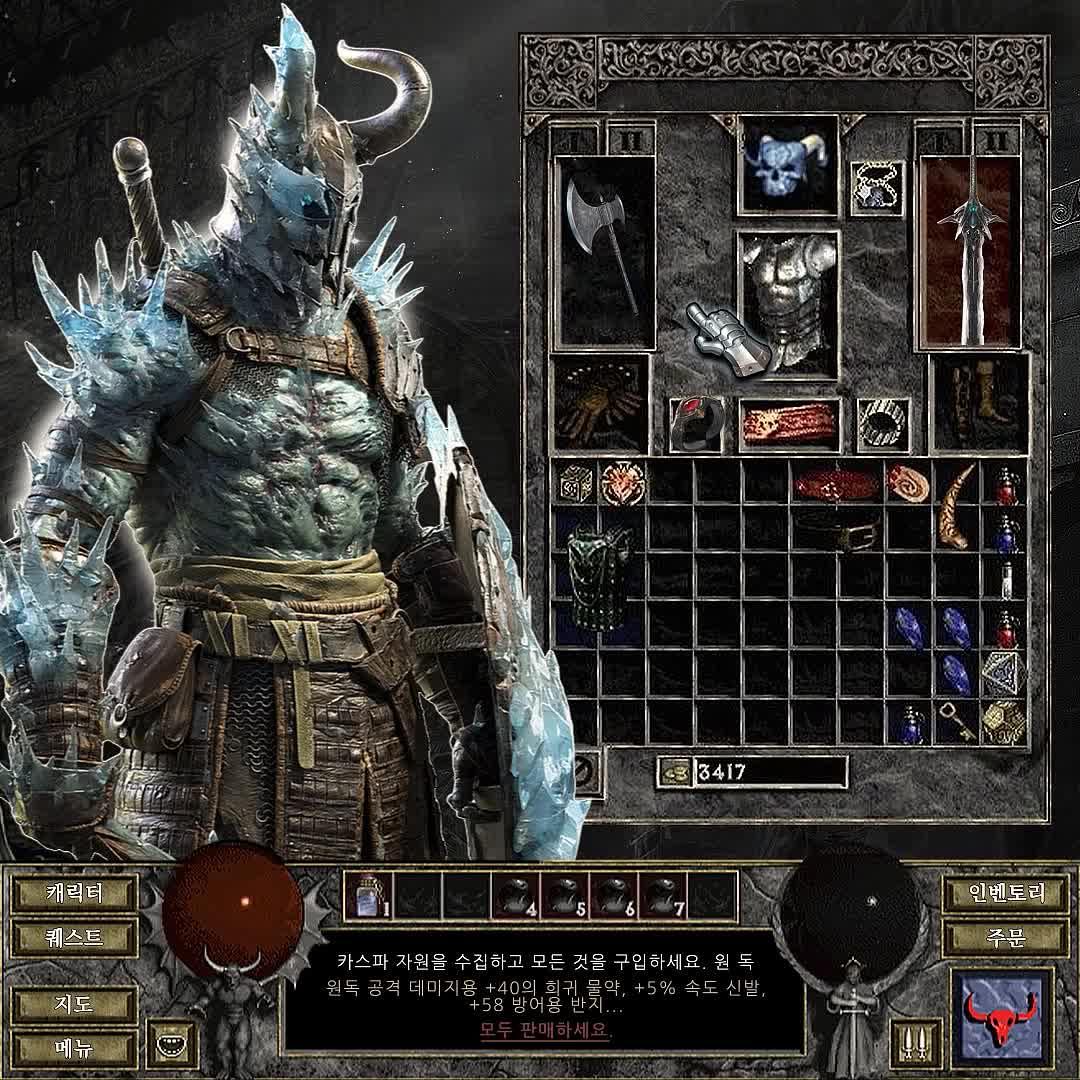Image resolution: width=1080 pixels, height=1080 pixels.
Task: Open the 캐릭터 character panel
Action: click(x=75, y=892)
